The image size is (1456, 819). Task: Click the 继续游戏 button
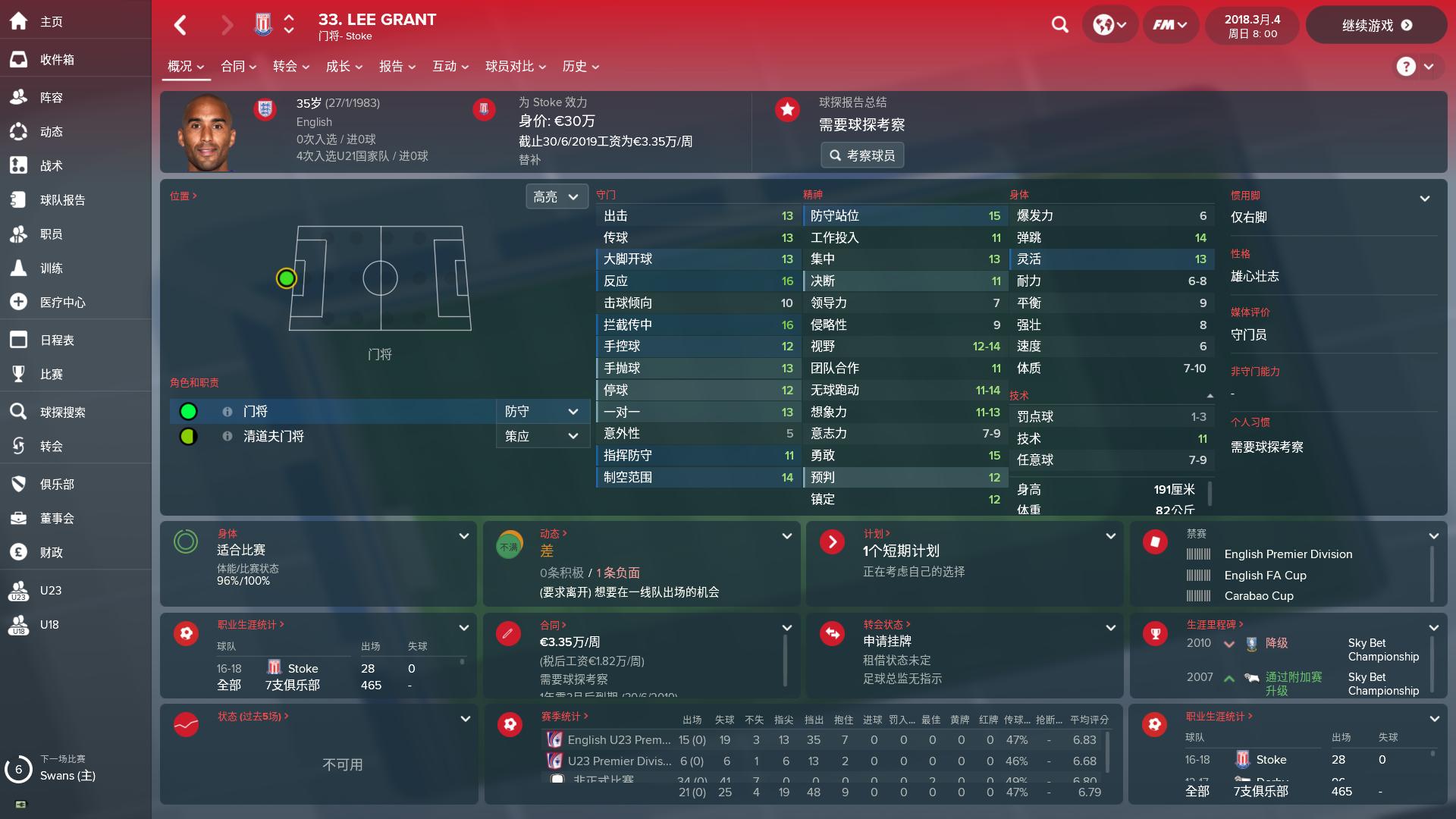tap(1376, 24)
